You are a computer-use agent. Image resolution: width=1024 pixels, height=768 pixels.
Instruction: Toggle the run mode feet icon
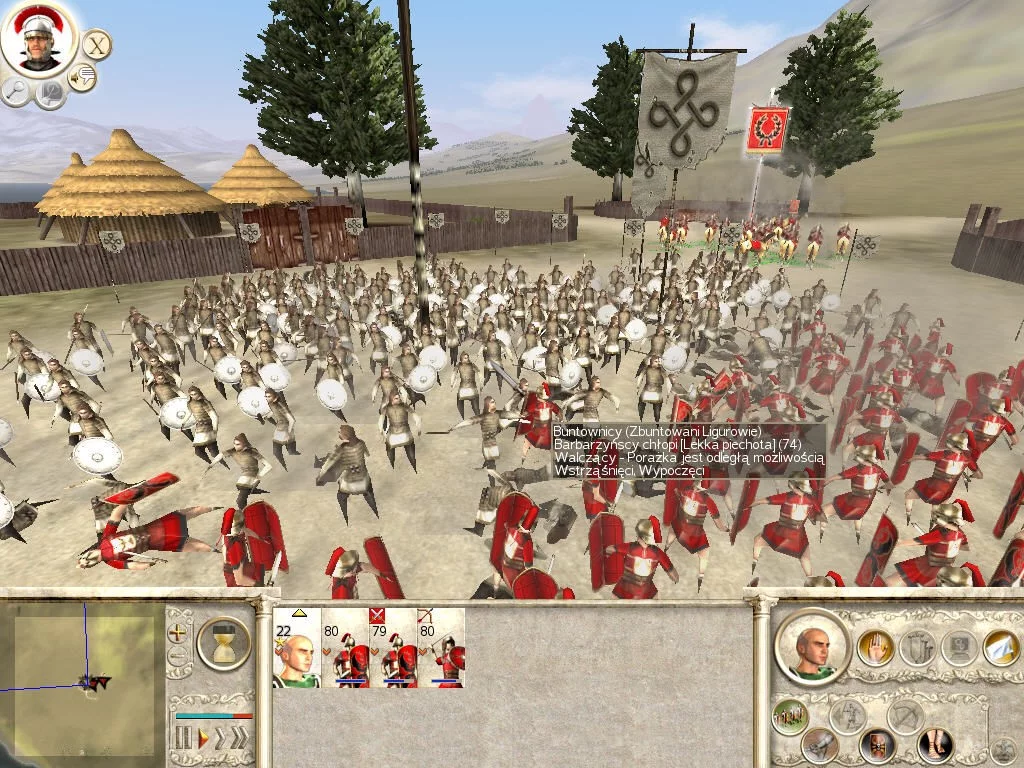click(935, 744)
